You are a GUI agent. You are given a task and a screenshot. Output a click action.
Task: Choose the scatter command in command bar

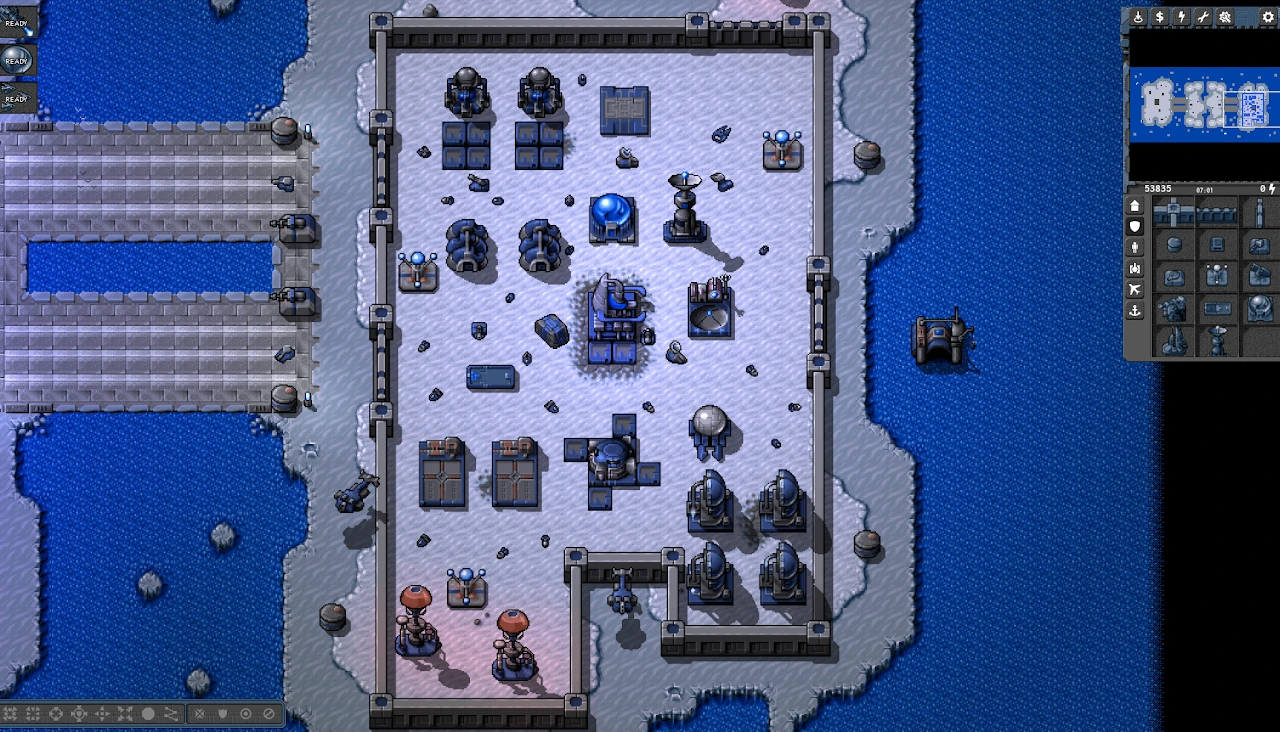(125, 714)
